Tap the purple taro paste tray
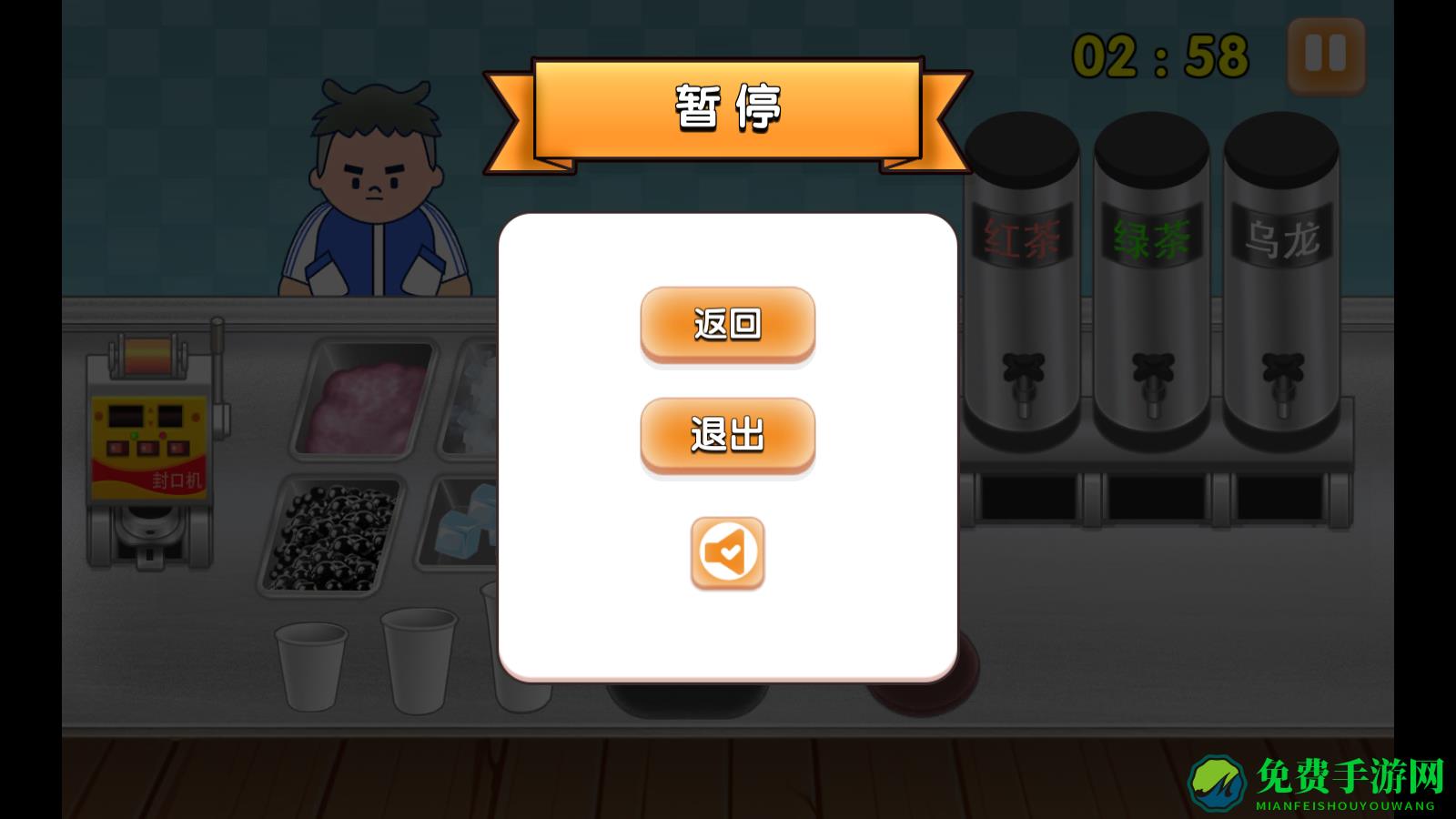 (364, 400)
